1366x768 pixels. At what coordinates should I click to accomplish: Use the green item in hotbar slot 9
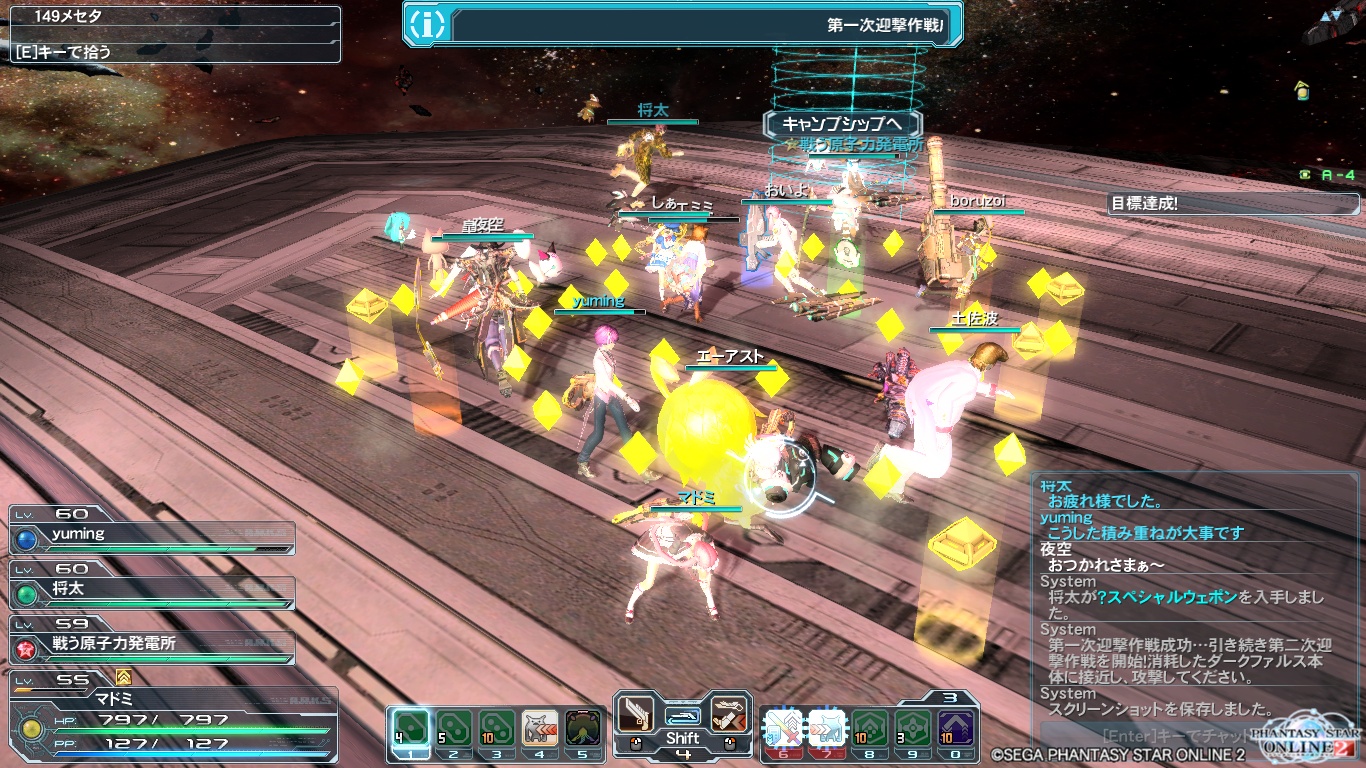912,727
